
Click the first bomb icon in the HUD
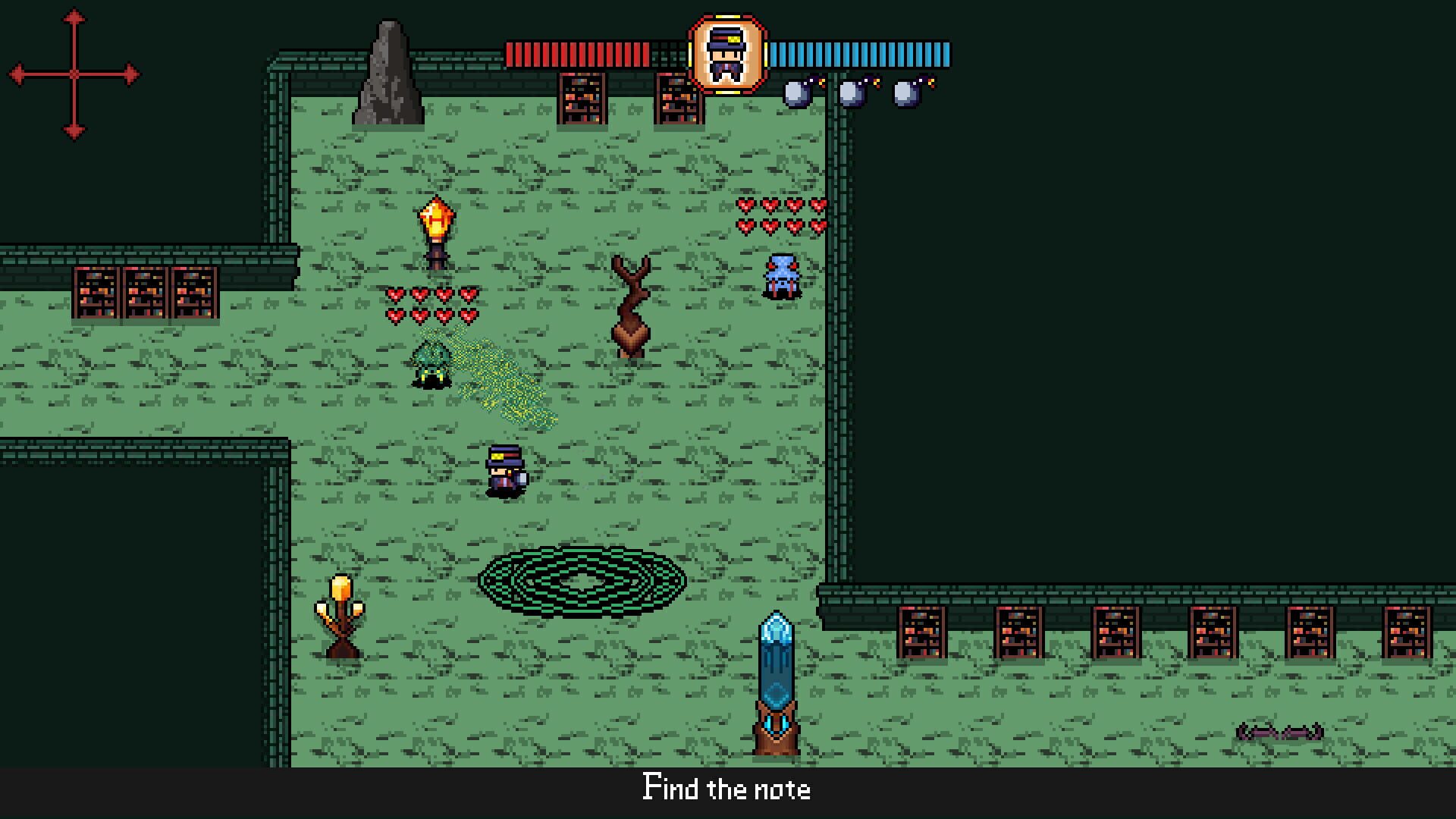click(x=795, y=93)
